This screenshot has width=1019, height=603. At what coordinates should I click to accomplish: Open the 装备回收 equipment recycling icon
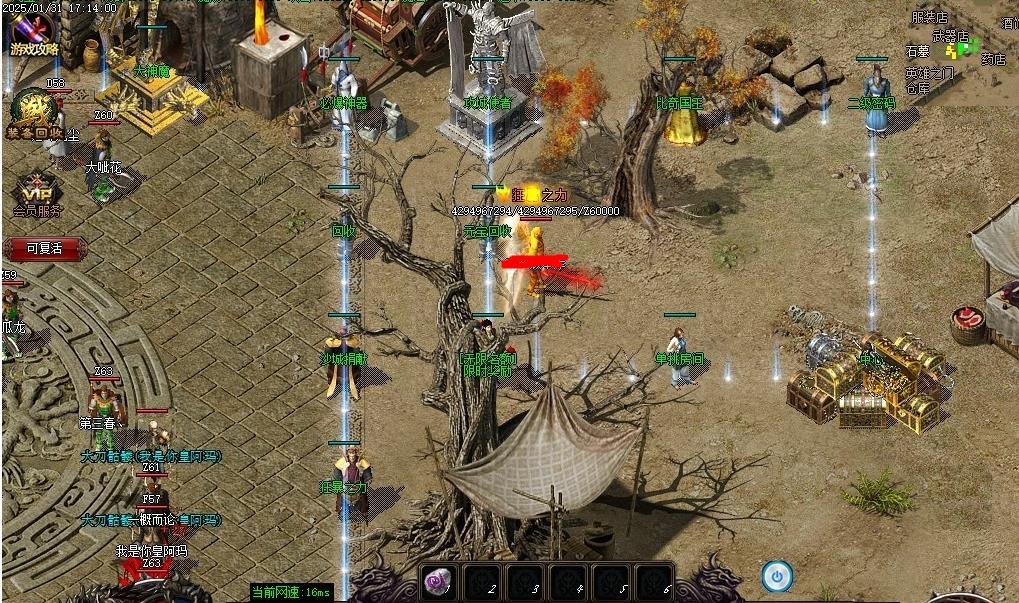coord(34,113)
